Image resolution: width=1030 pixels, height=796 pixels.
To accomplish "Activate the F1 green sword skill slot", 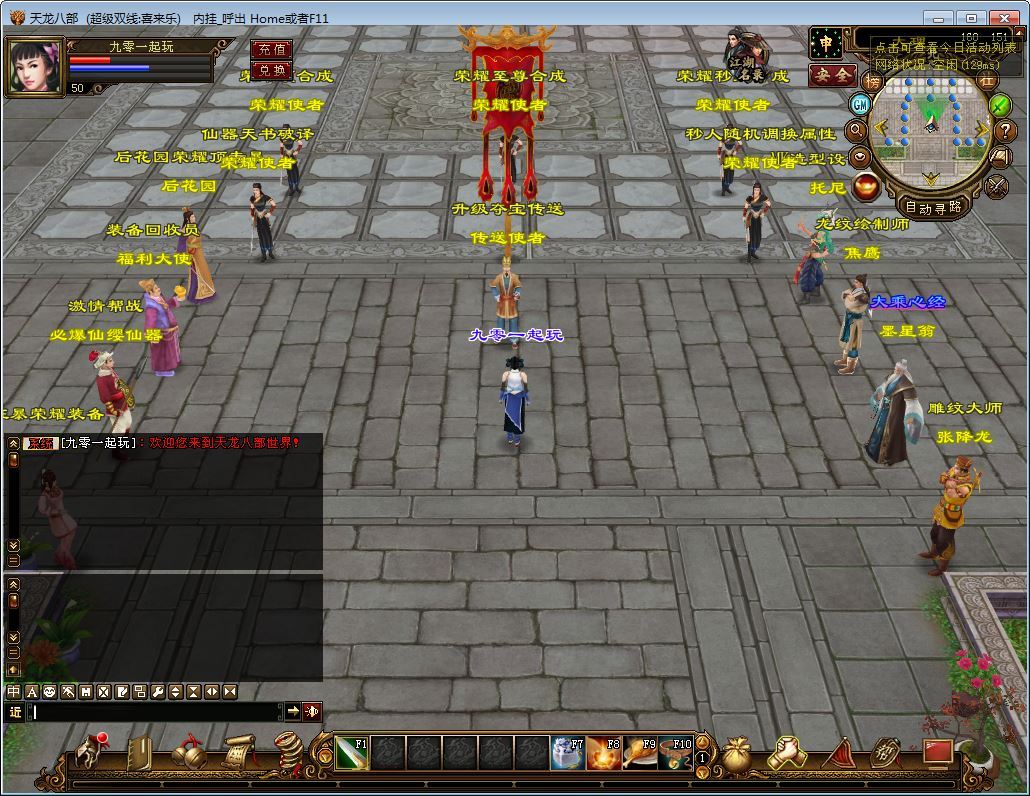I will tap(352, 753).
